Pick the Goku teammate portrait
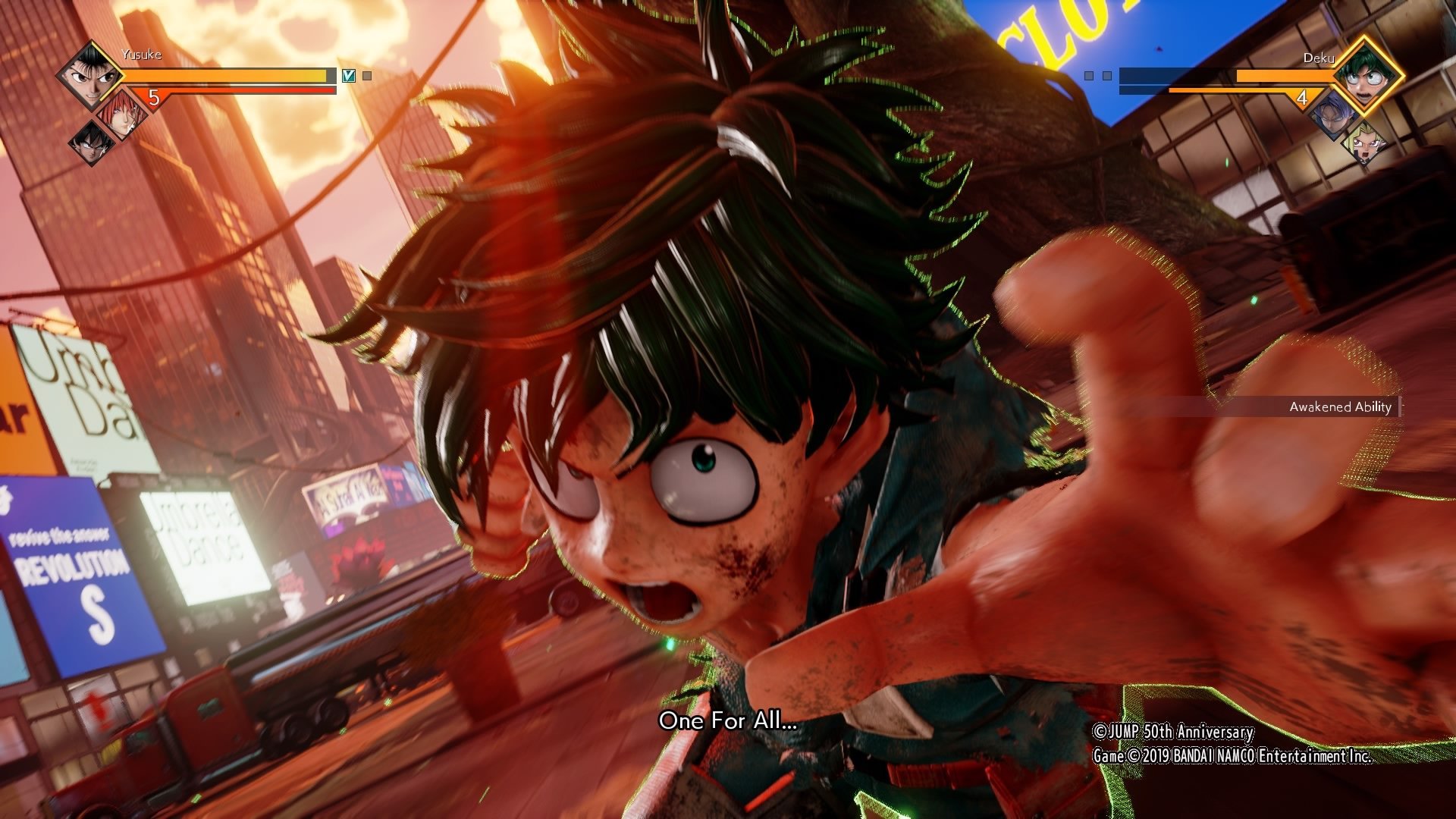The image size is (1456, 819). (91, 142)
